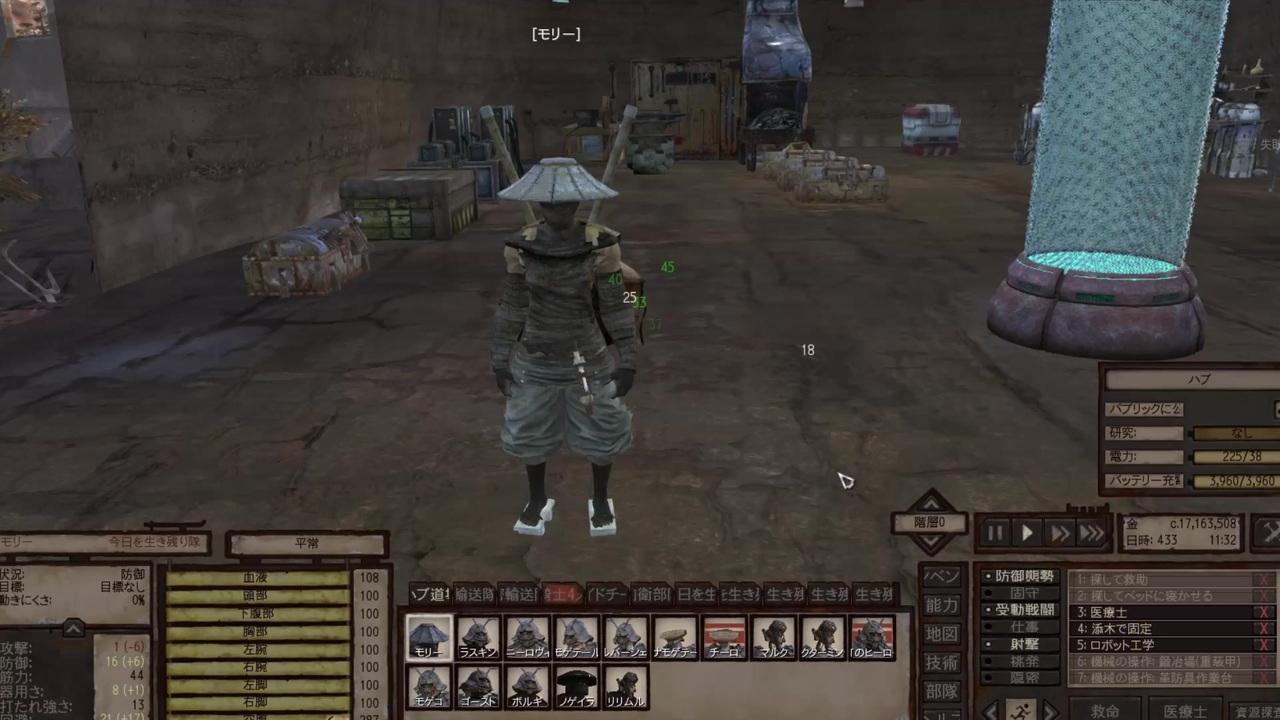
Task: Set double speed with the fast-forward icon
Action: click(x=1060, y=530)
